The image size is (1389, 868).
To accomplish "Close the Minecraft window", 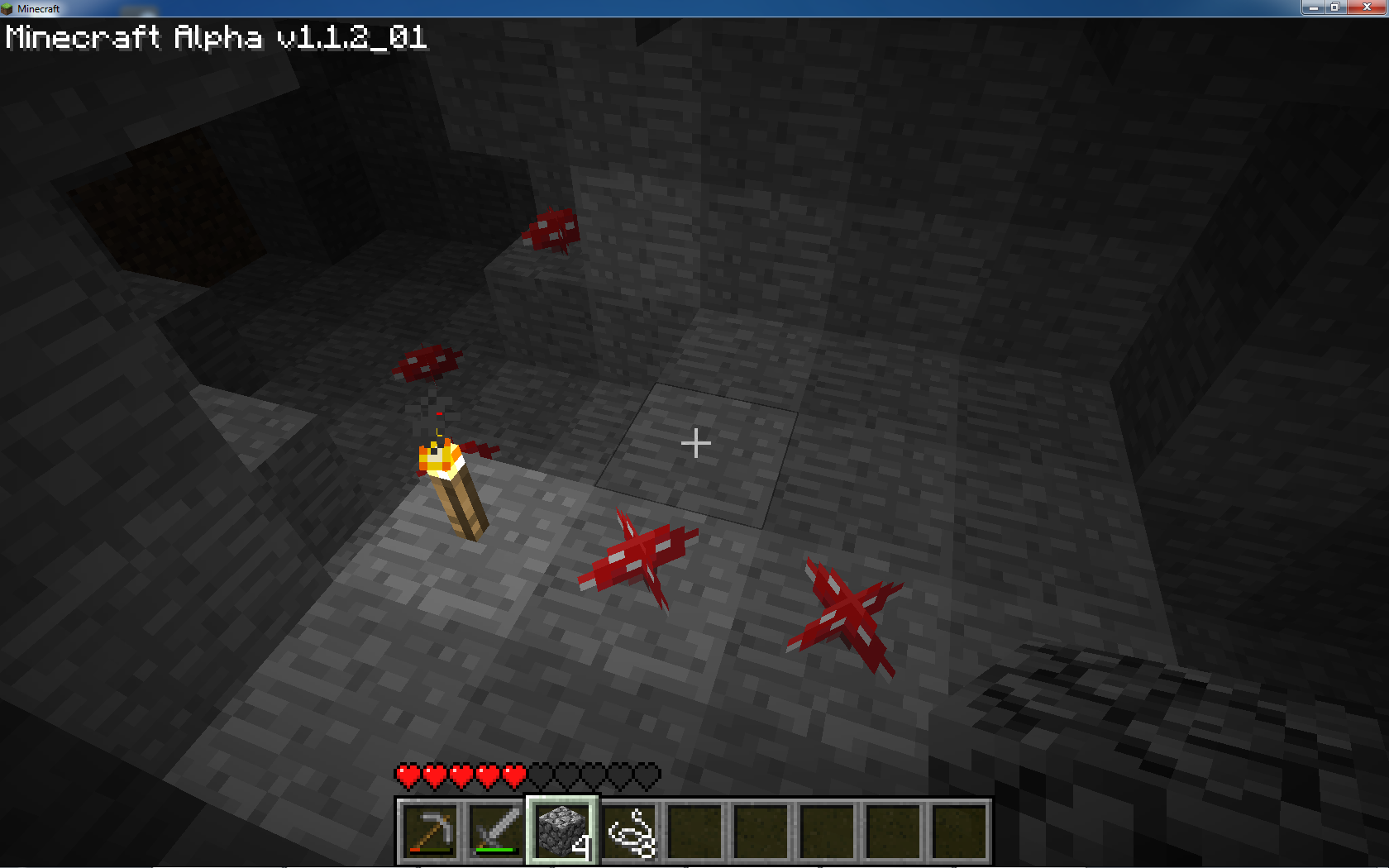I will pyautogui.click(x=1366, y=7).
